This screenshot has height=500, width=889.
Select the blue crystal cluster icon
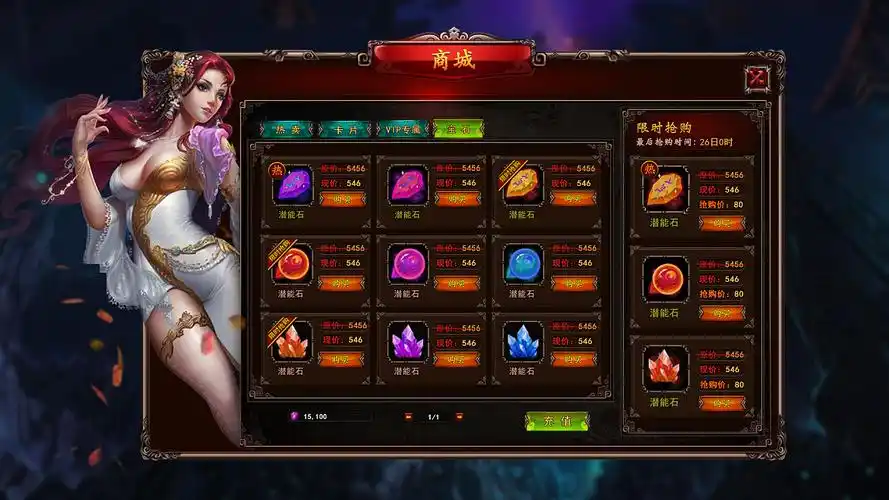coord(523,341)
